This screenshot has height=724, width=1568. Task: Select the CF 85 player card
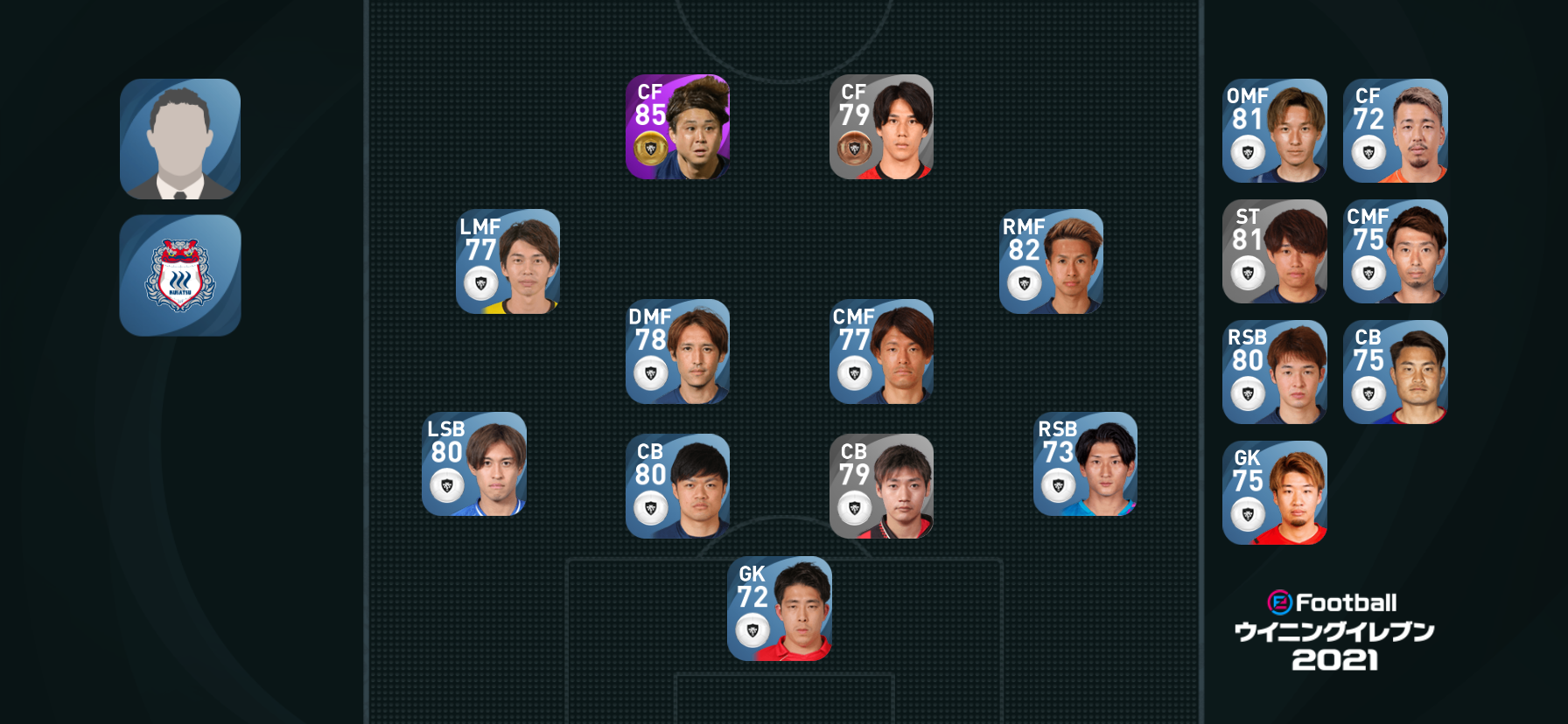677,128
